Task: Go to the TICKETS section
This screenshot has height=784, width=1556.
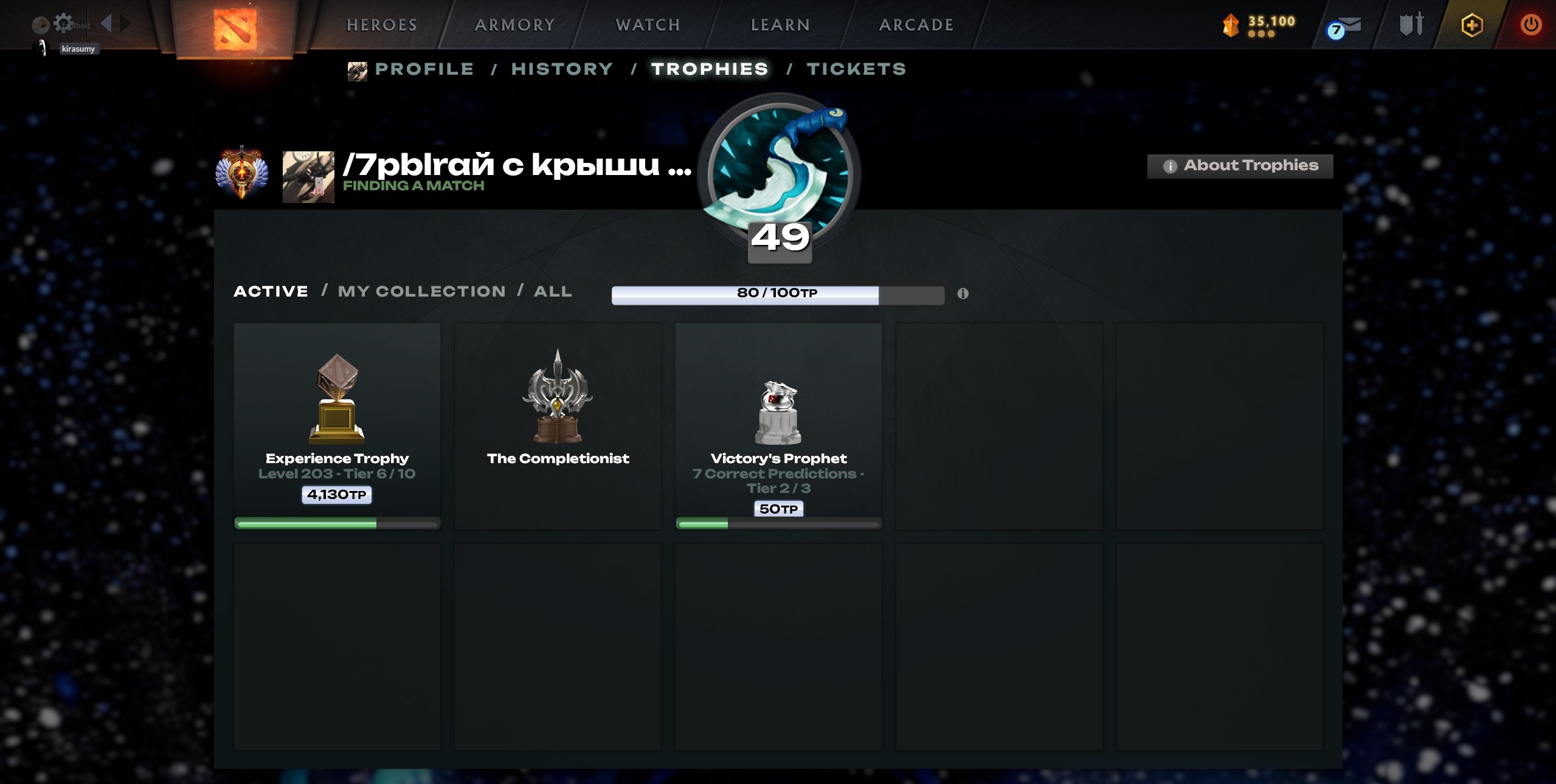Action: point(857,69)
